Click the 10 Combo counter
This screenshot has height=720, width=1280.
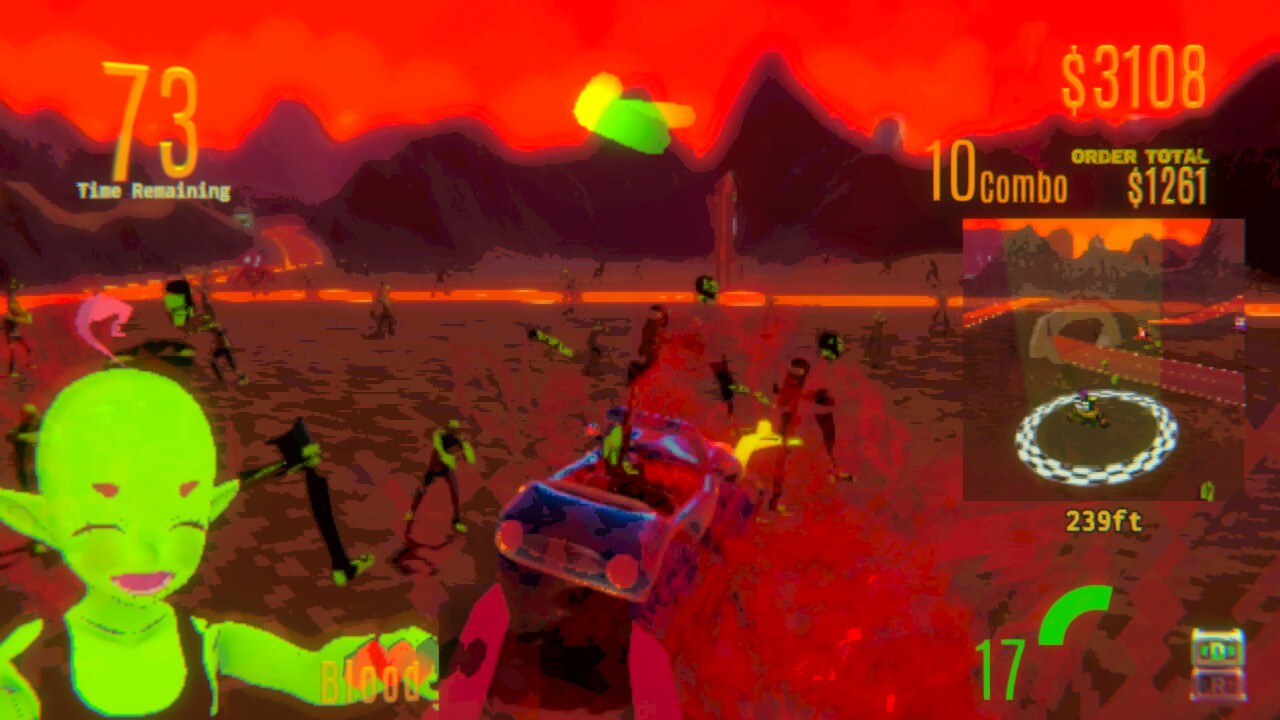coord(1000,180)
